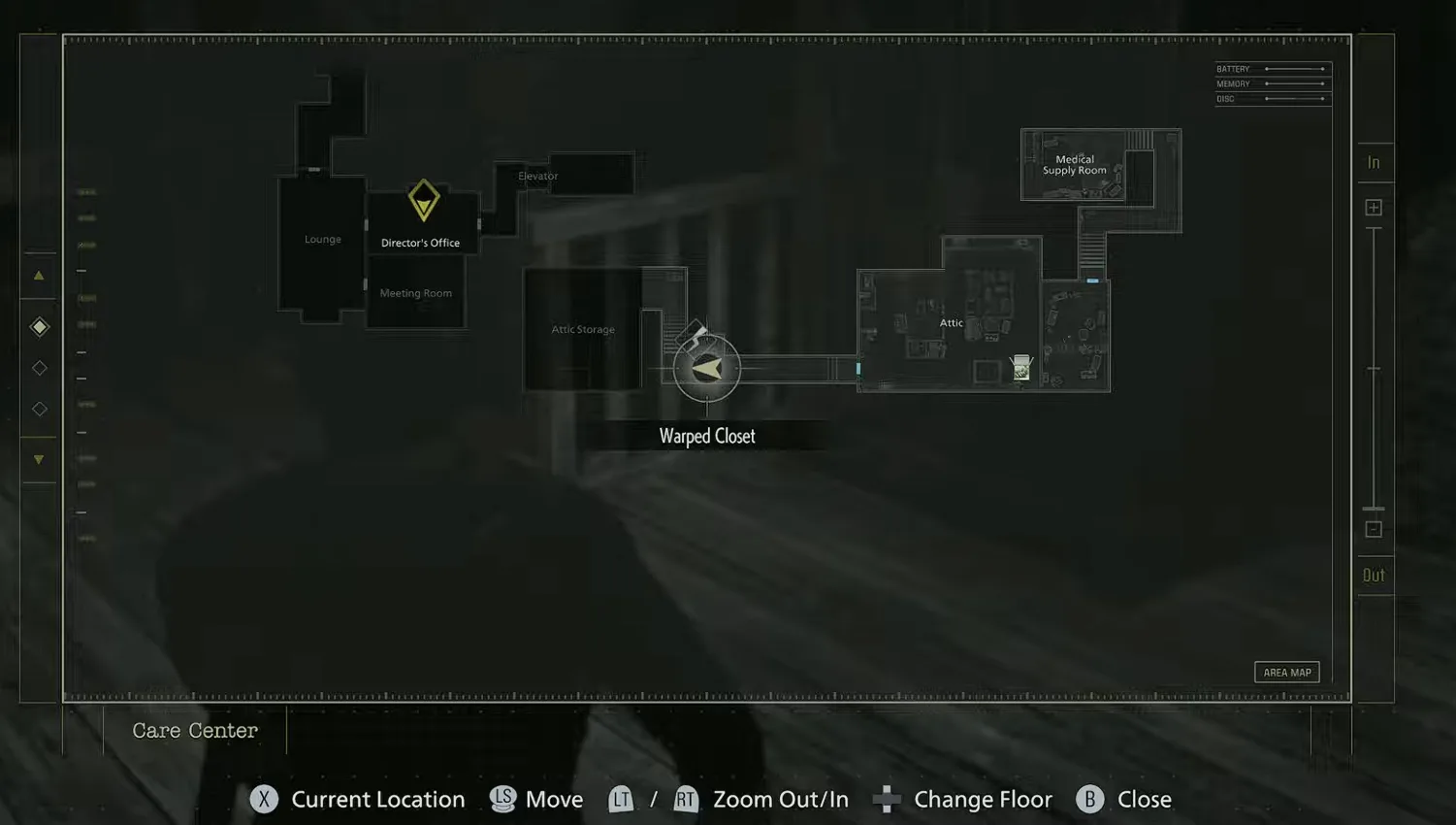Select the highlighted current floor diamond
This screenshot has width=1456, height=825.
coord(39,326)
